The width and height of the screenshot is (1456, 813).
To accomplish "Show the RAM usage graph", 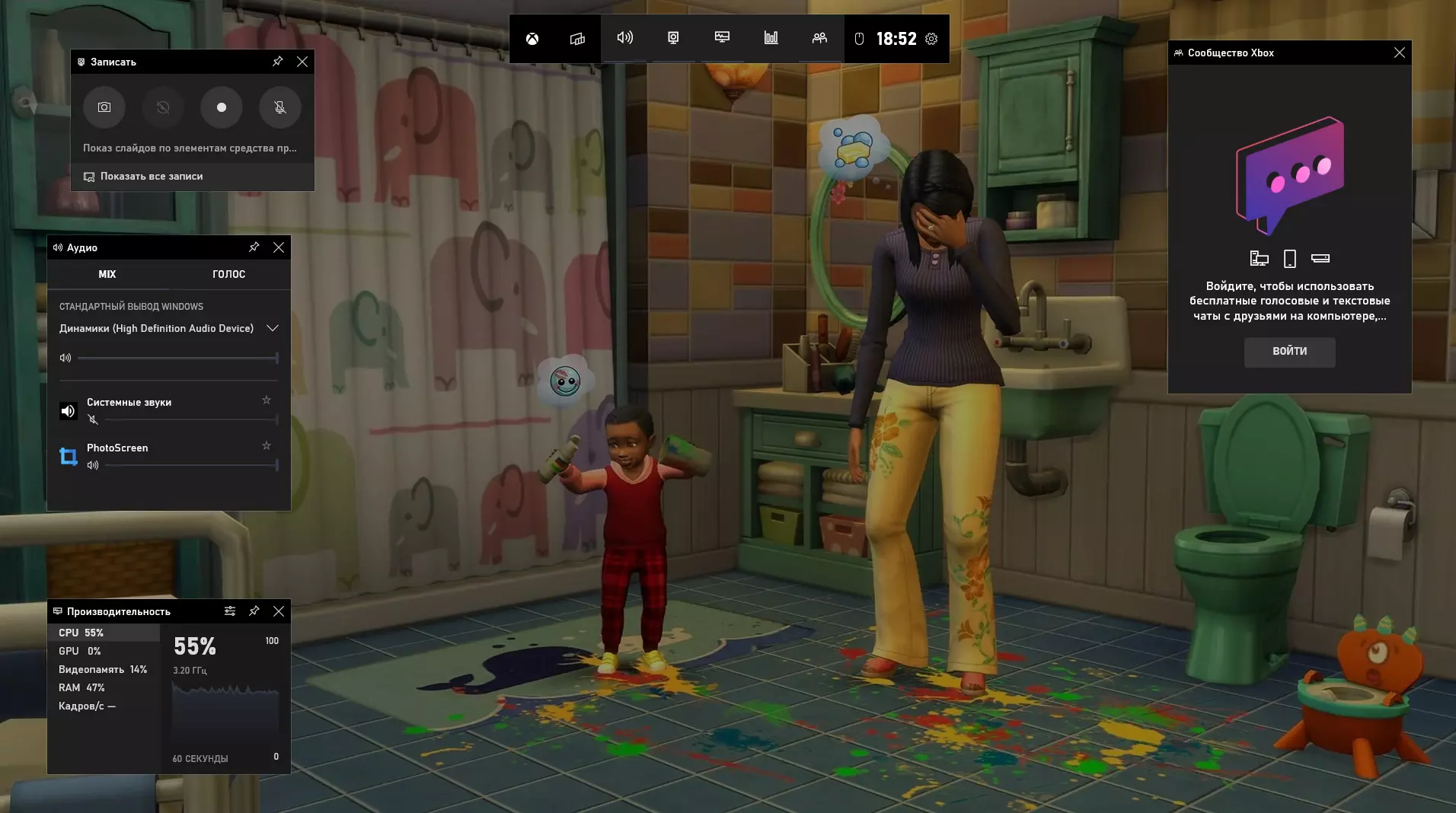I will pyautogui.click(x=81, y=687).
